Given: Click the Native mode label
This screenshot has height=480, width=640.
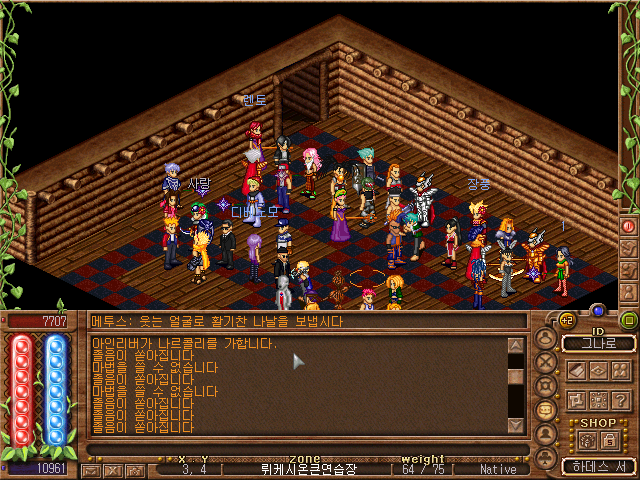Looking at the screenshot, I should point(499,468).
